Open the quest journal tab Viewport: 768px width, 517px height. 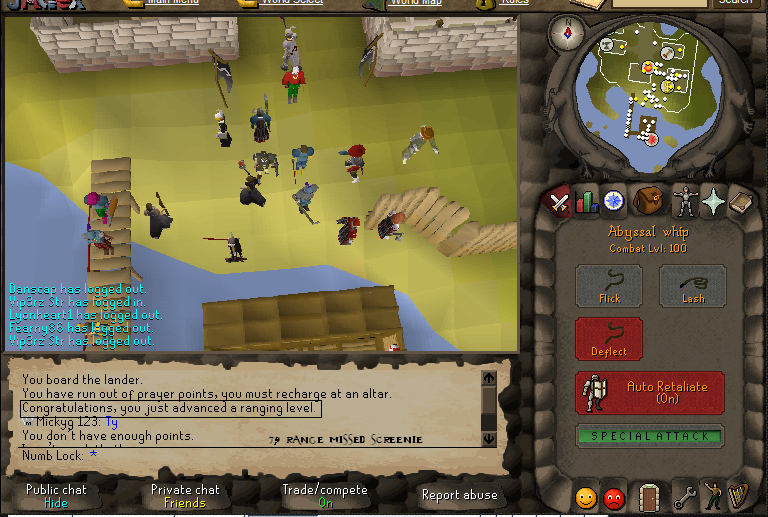[x=614, y=202]
